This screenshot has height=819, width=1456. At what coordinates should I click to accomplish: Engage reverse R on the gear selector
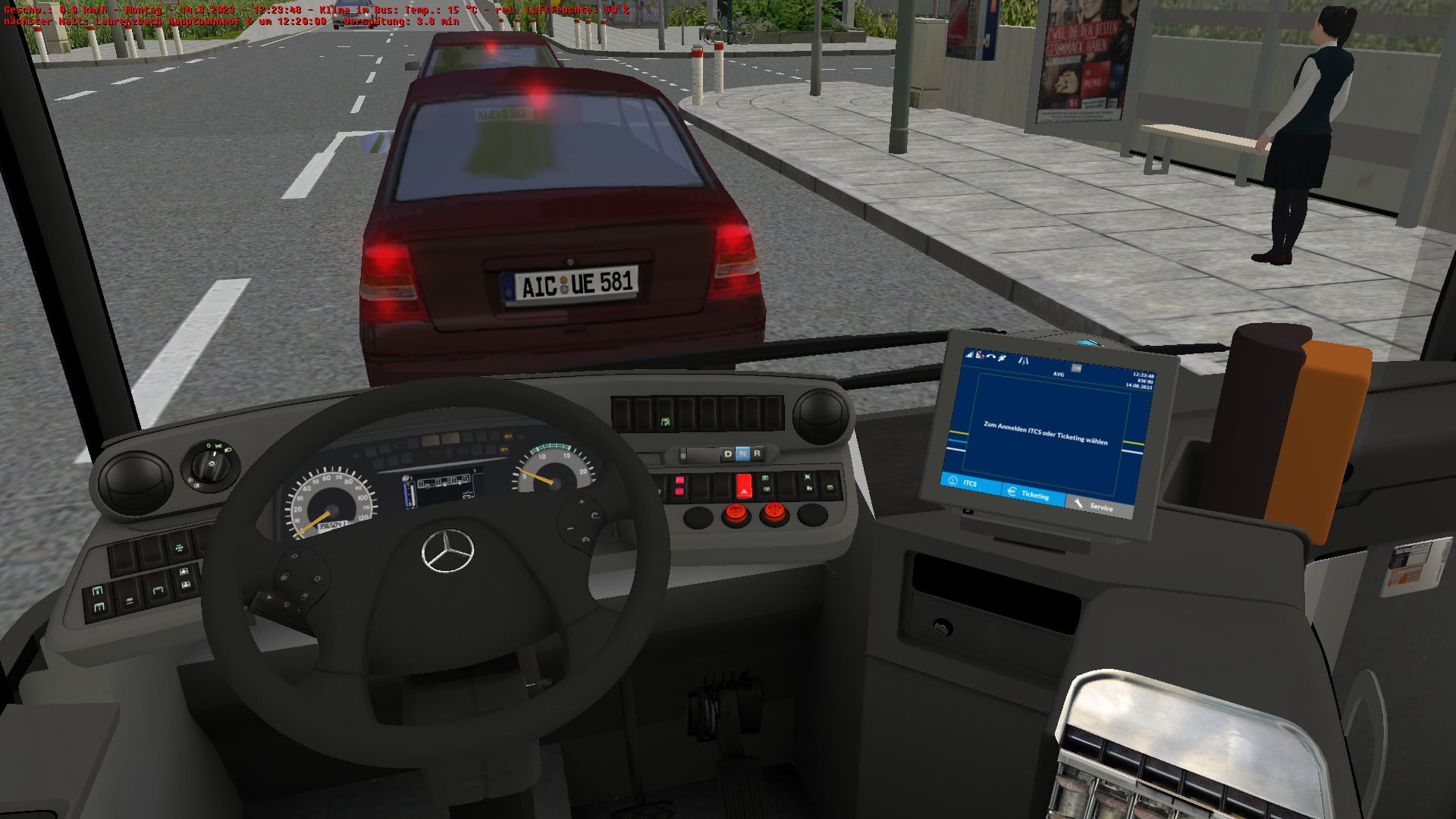[757, 454]
